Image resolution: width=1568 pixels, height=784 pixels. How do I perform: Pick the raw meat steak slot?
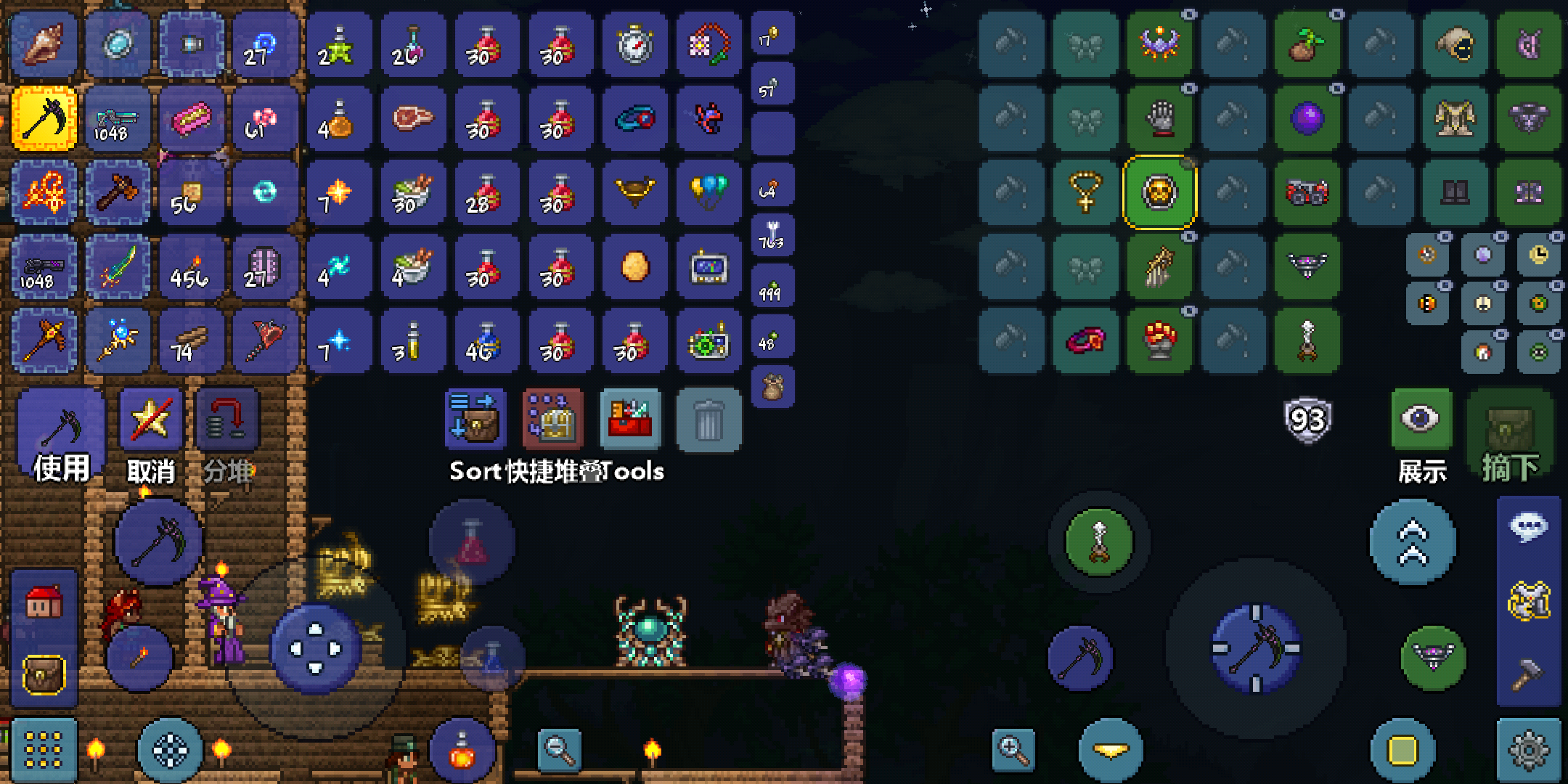click(x=412, y=118)
